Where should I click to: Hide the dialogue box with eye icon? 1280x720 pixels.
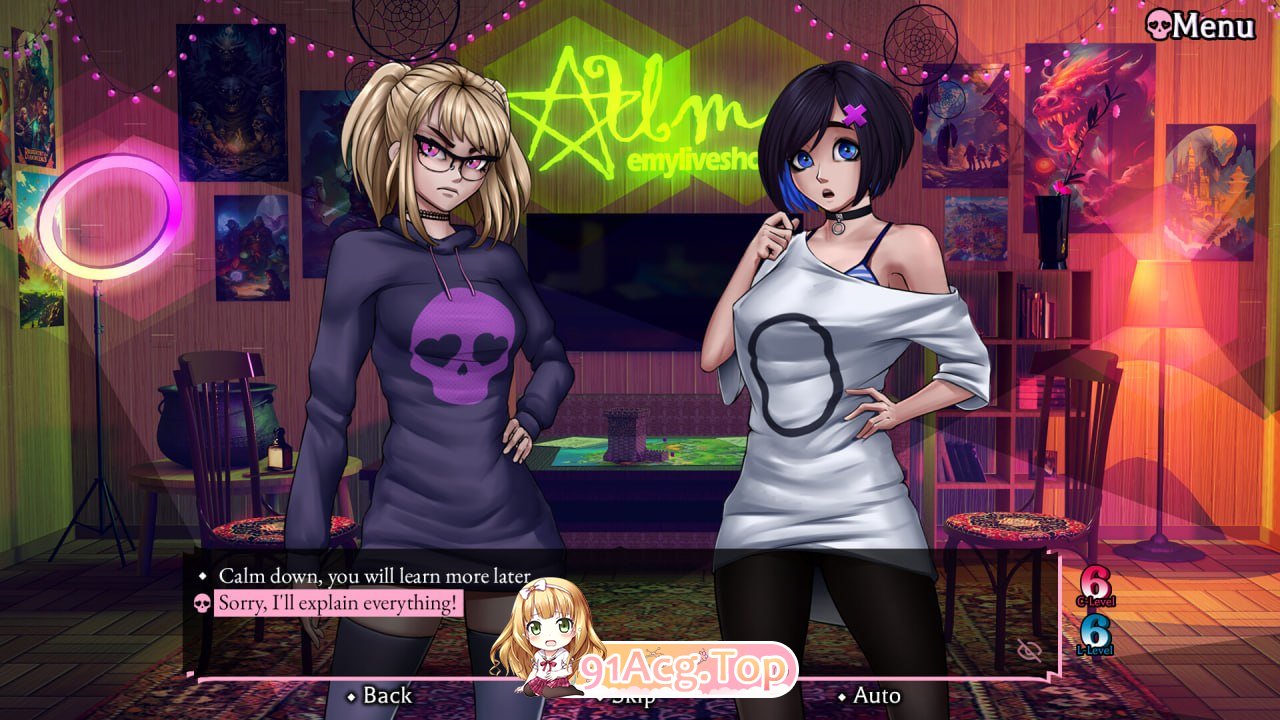point(1028,651)
